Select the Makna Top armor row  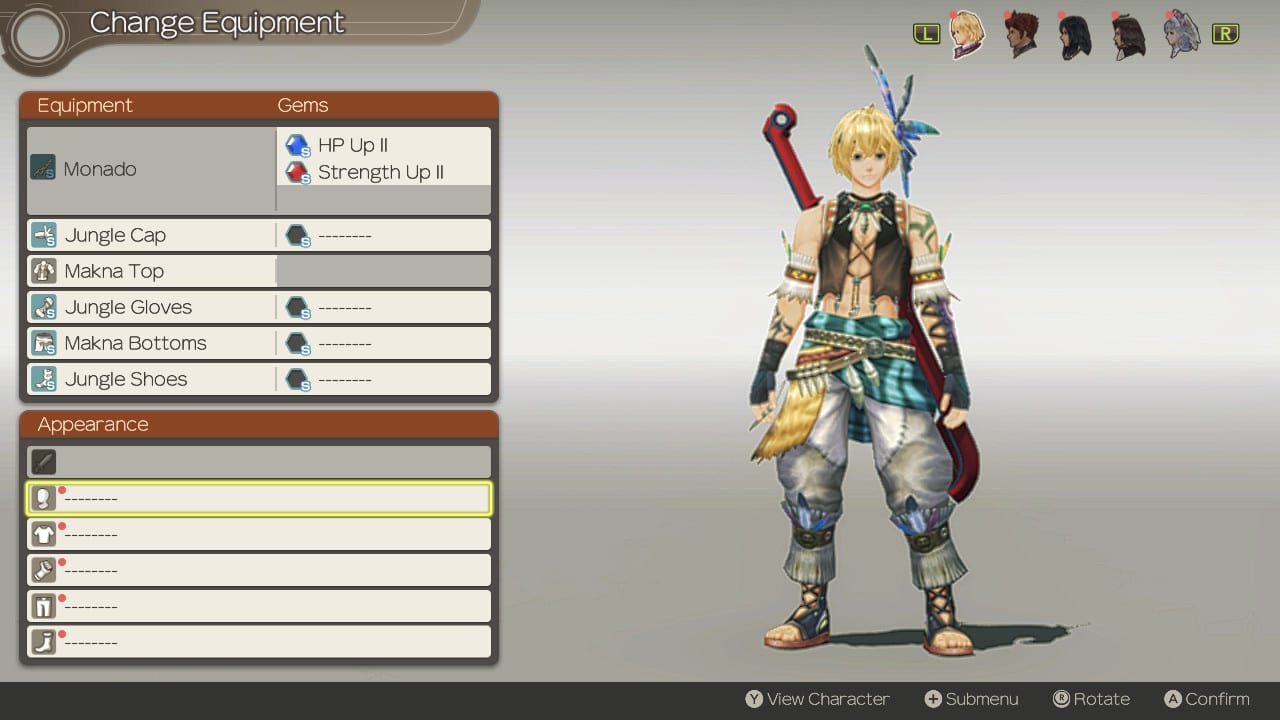pyautogui.click(x=150, y=271)
